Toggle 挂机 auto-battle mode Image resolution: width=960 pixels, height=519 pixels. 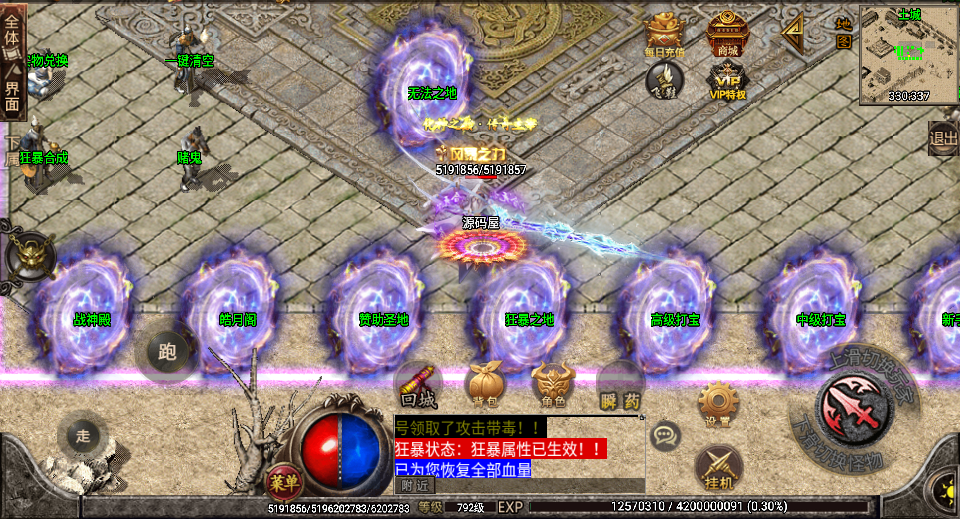point(718,467)
